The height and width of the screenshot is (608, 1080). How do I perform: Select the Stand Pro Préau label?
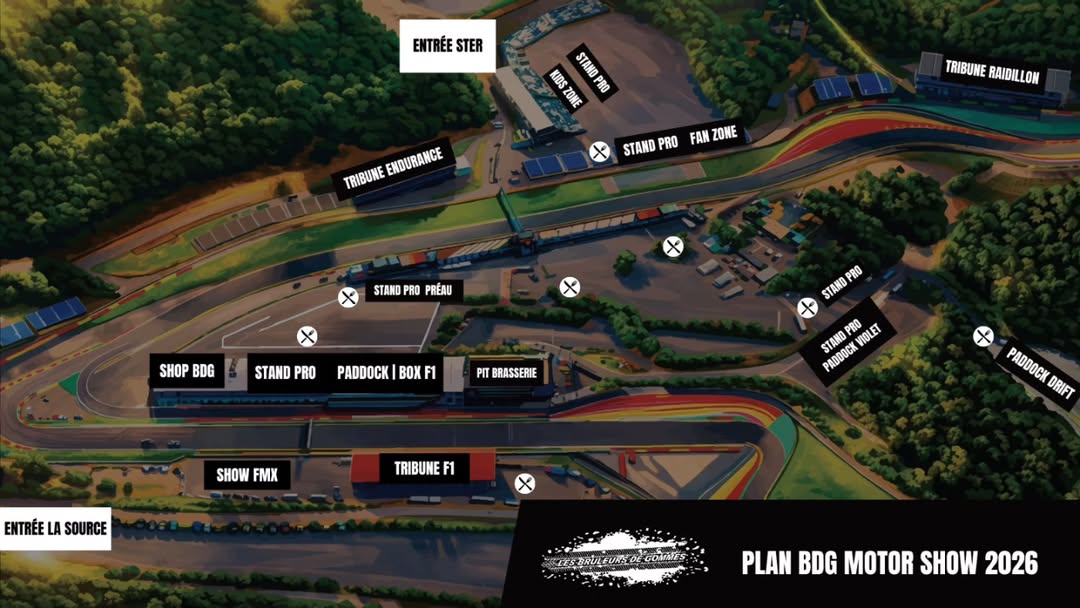409,291
